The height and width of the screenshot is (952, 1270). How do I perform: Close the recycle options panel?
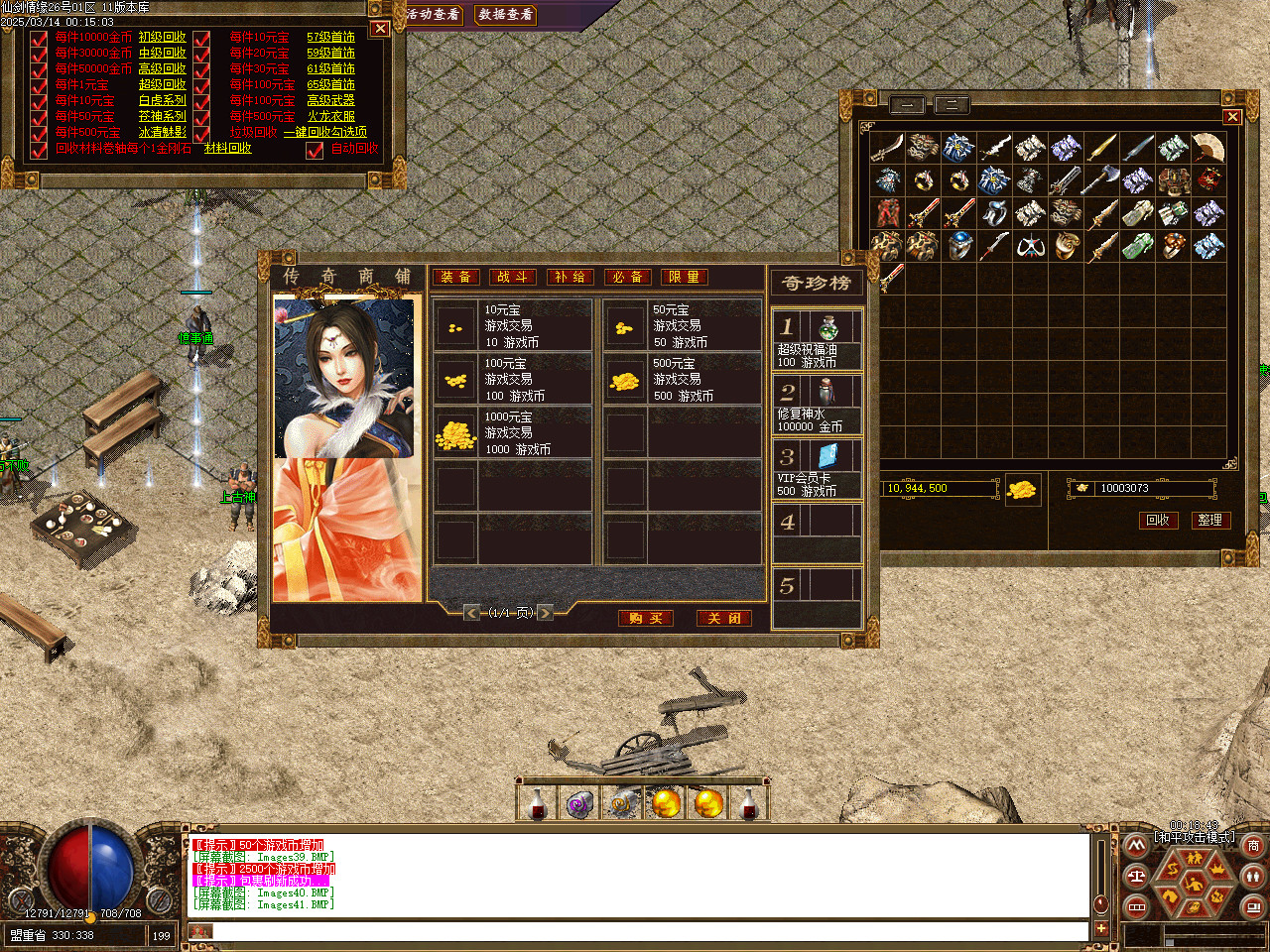pyautogui.click(x=380, y=29)
